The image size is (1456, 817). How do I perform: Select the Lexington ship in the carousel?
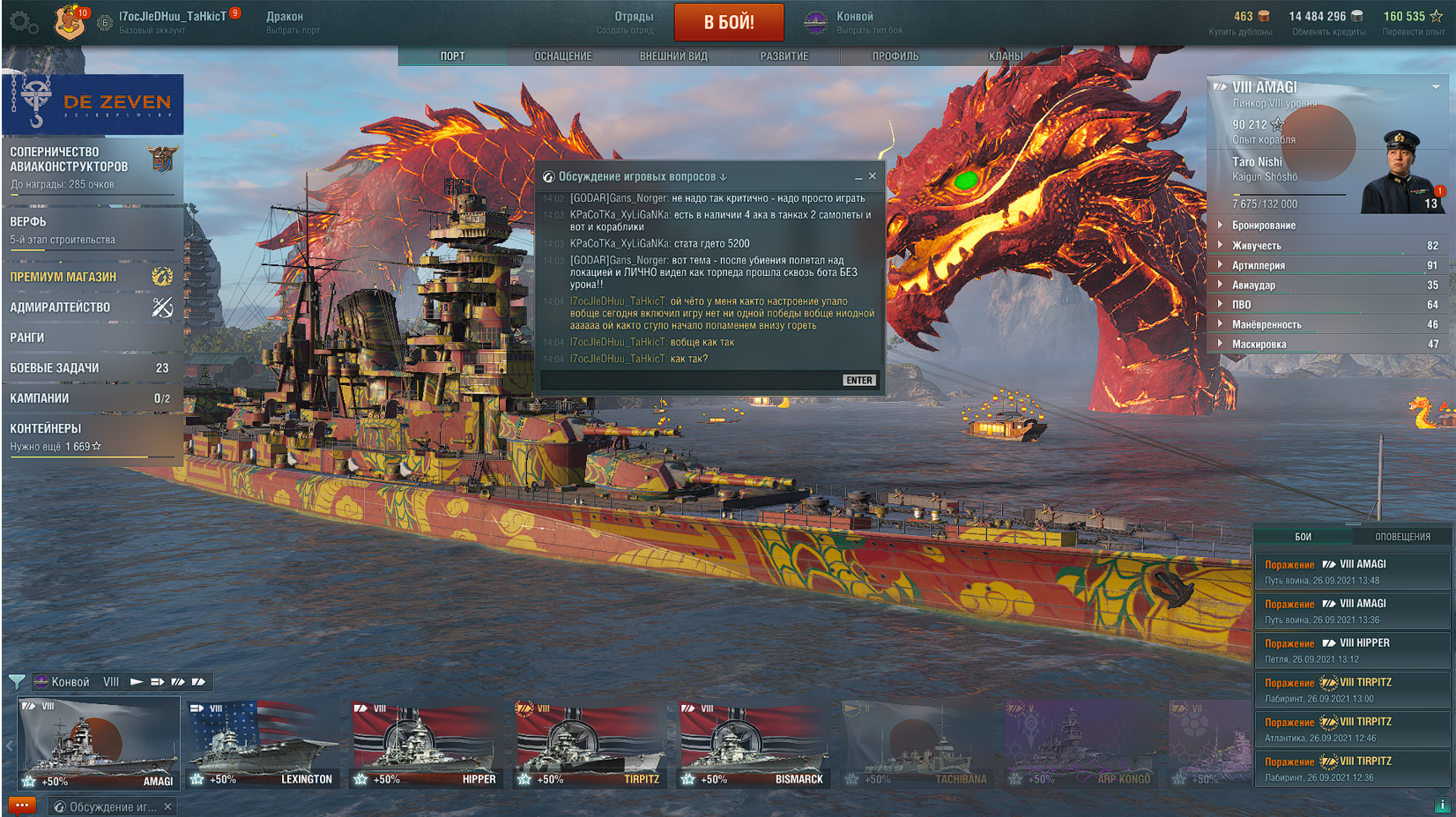262,744
